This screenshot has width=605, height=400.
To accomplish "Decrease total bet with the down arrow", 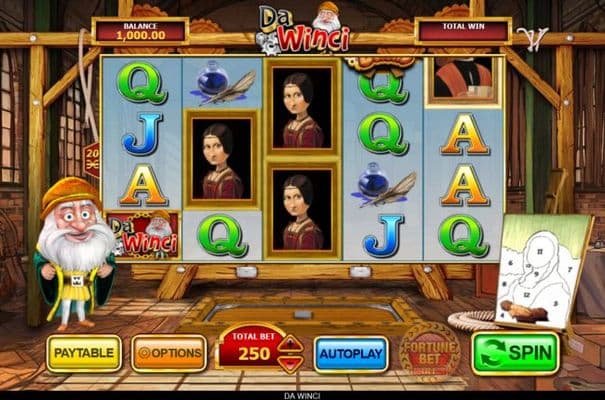I will [289, 364].
